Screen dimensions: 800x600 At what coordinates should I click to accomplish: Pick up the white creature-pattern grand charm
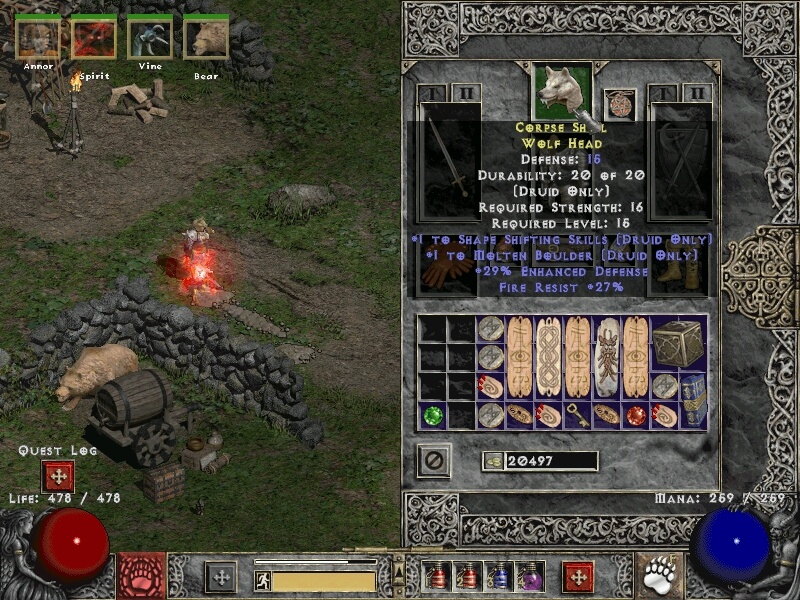606,357
